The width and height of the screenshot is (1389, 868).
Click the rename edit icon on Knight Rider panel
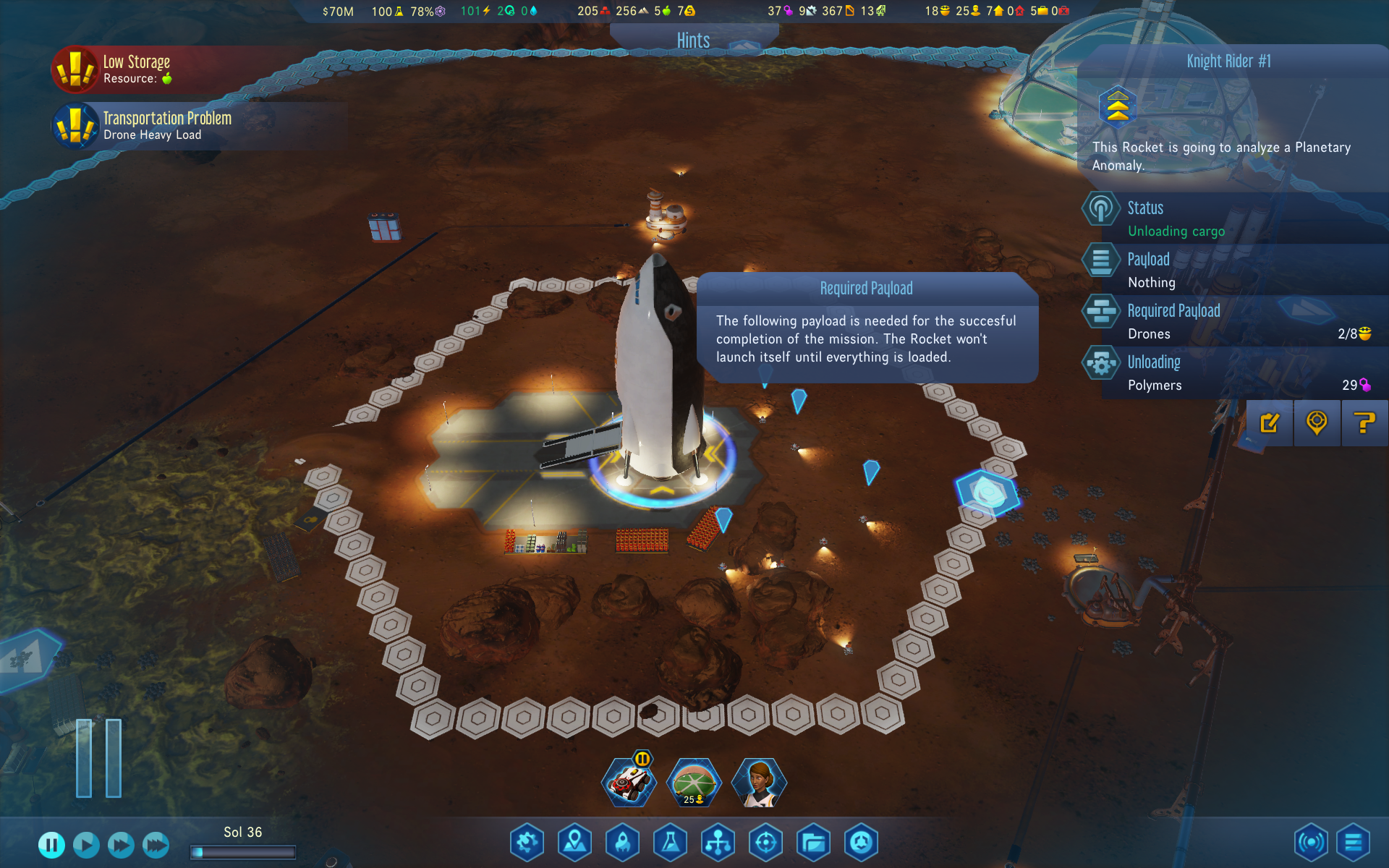(x=1269, y=423)
